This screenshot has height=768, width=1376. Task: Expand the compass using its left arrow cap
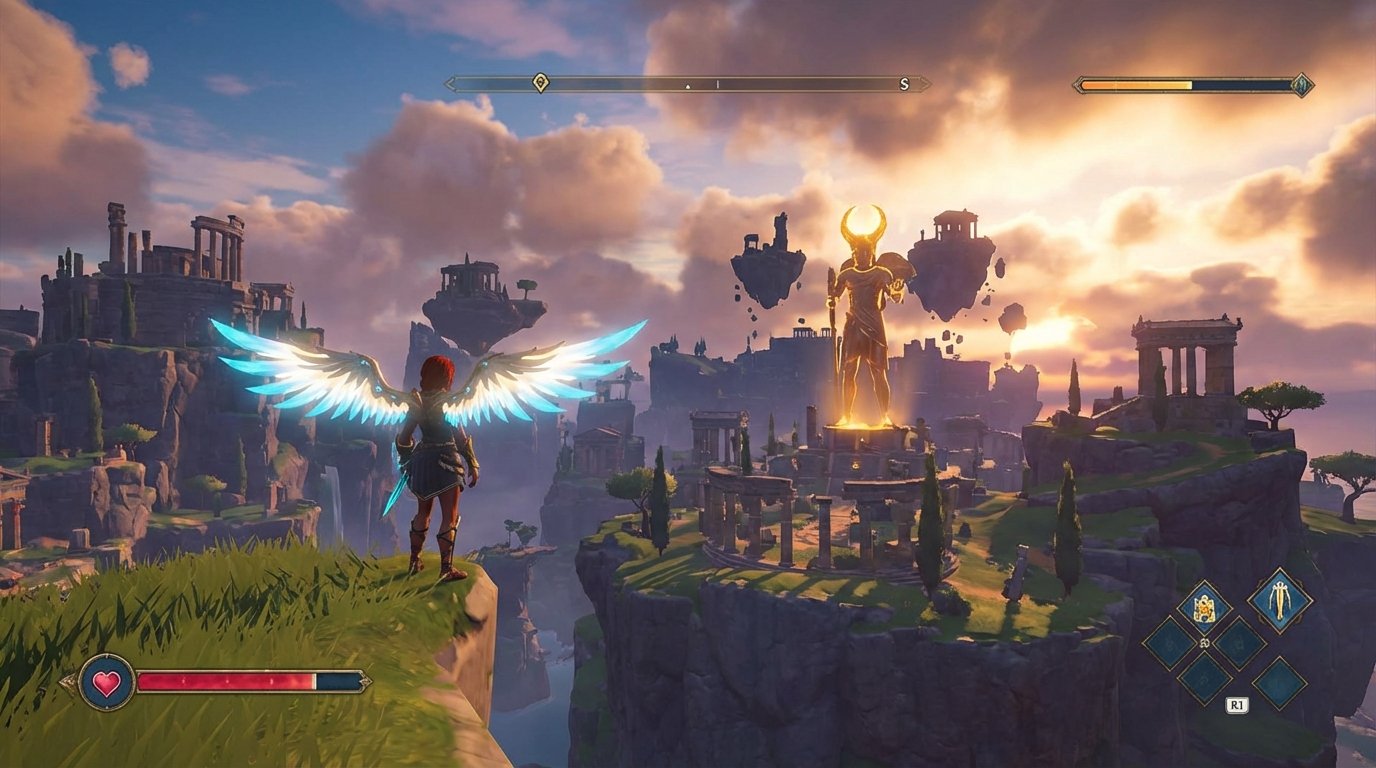click(450, 83)
